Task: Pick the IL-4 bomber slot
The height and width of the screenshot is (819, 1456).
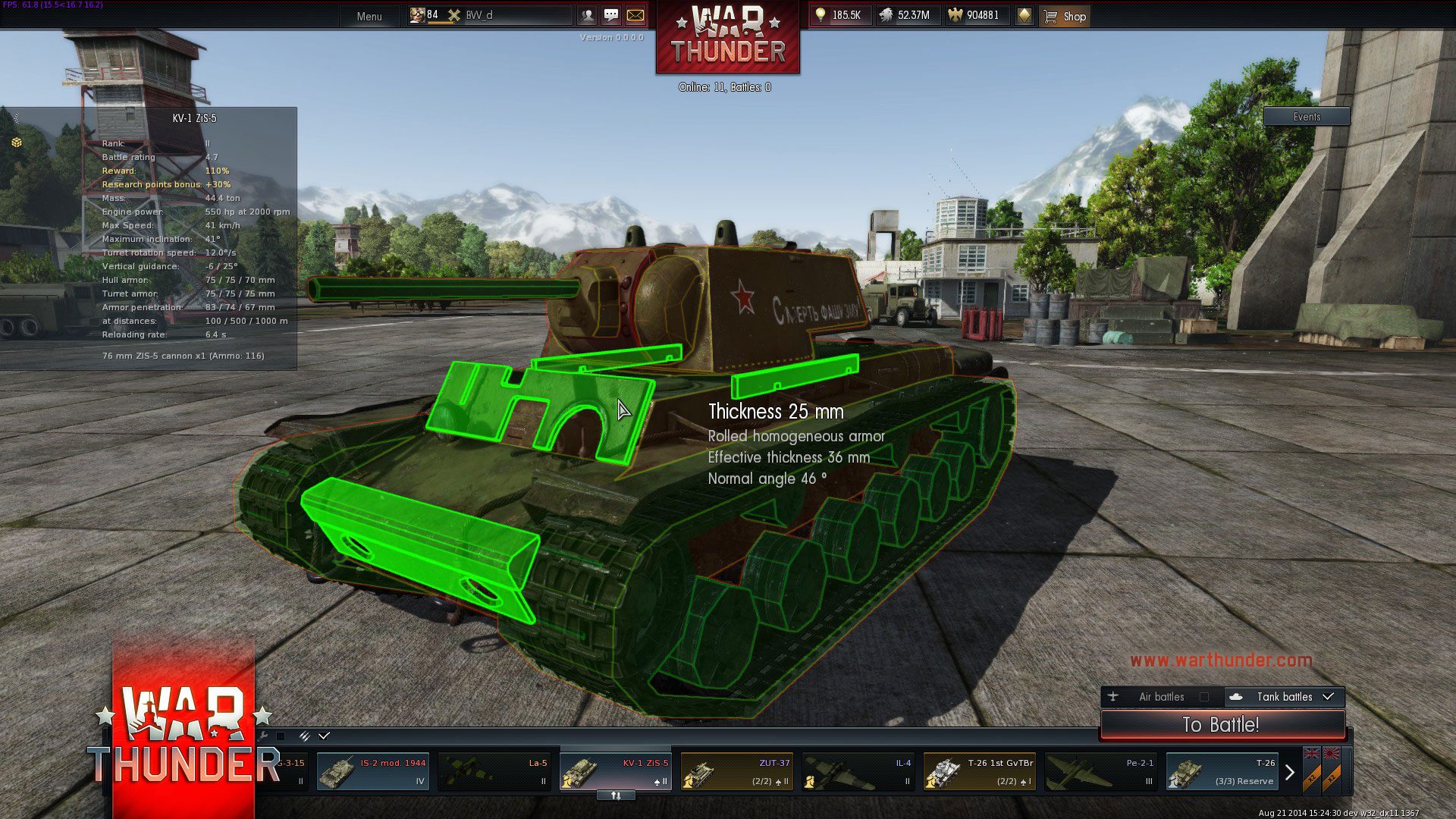Action: (858, 772)
